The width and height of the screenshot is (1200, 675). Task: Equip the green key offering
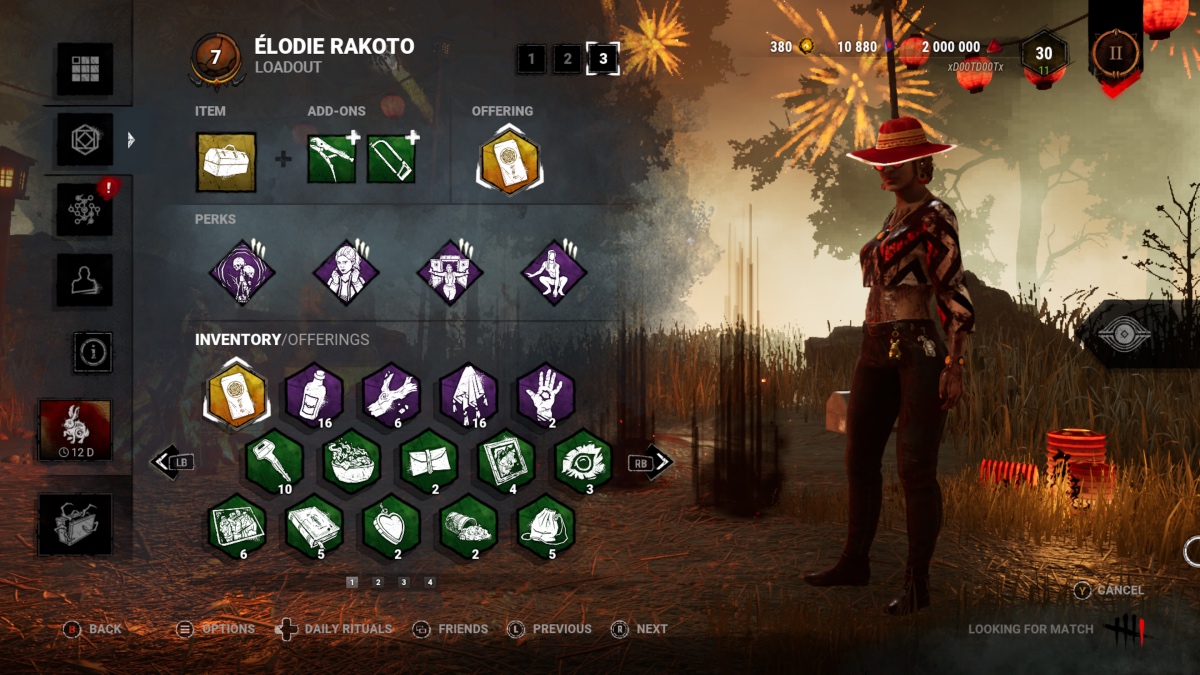275,459
